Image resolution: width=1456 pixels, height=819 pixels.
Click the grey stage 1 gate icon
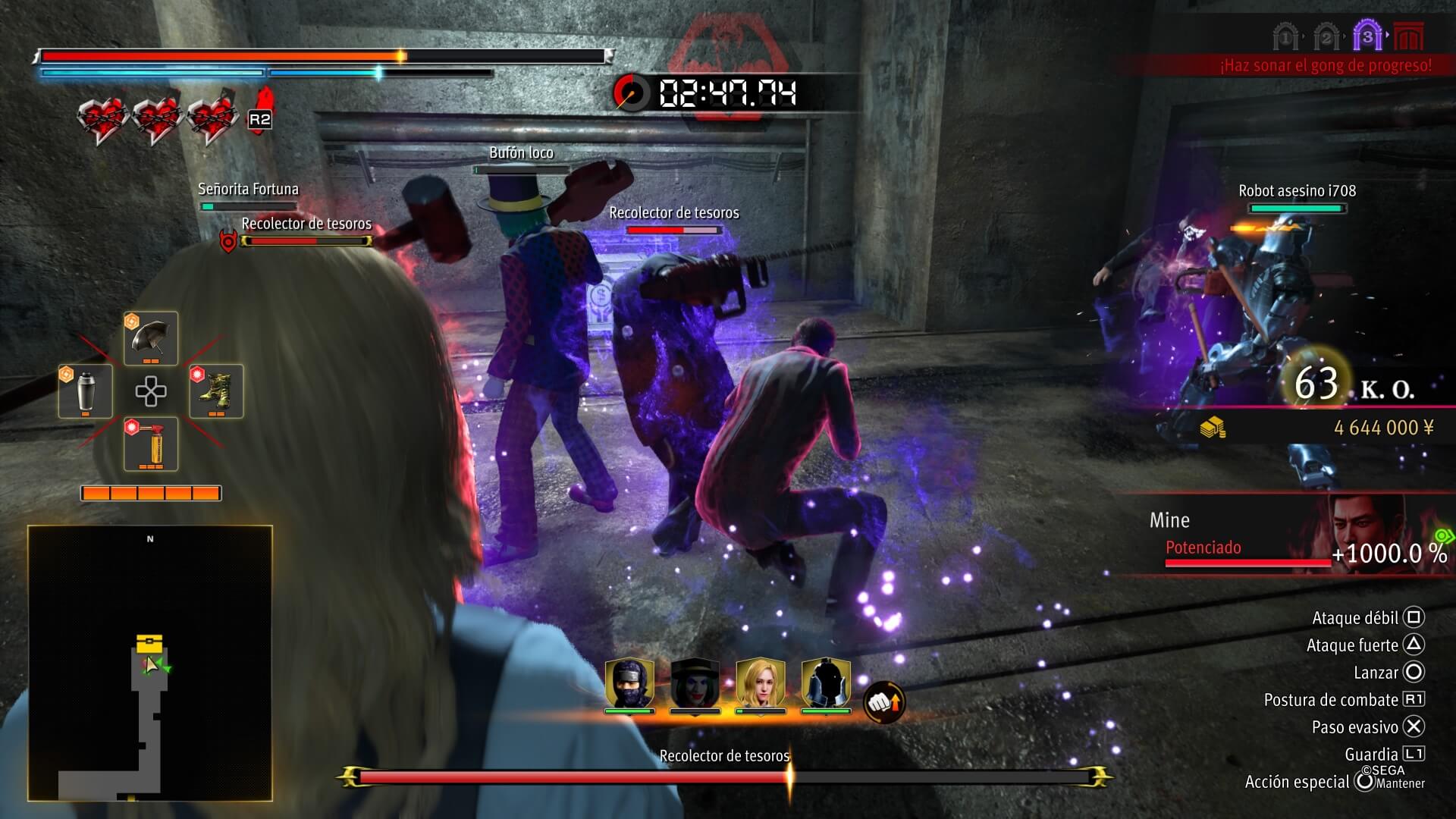coord(1285,37)
